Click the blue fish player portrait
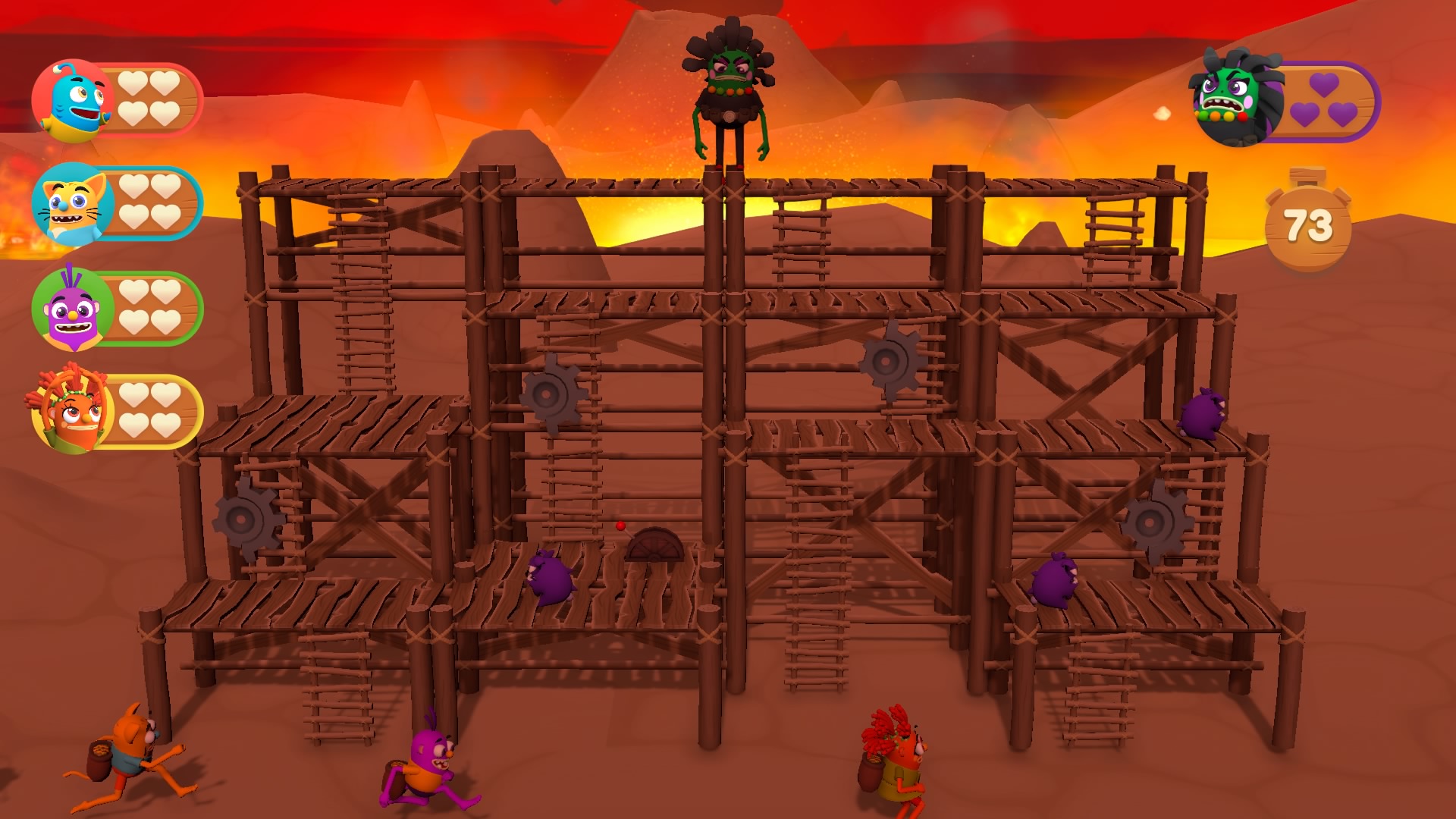Viewport: 1456px width, 819px height. click(x=74, y=102)
